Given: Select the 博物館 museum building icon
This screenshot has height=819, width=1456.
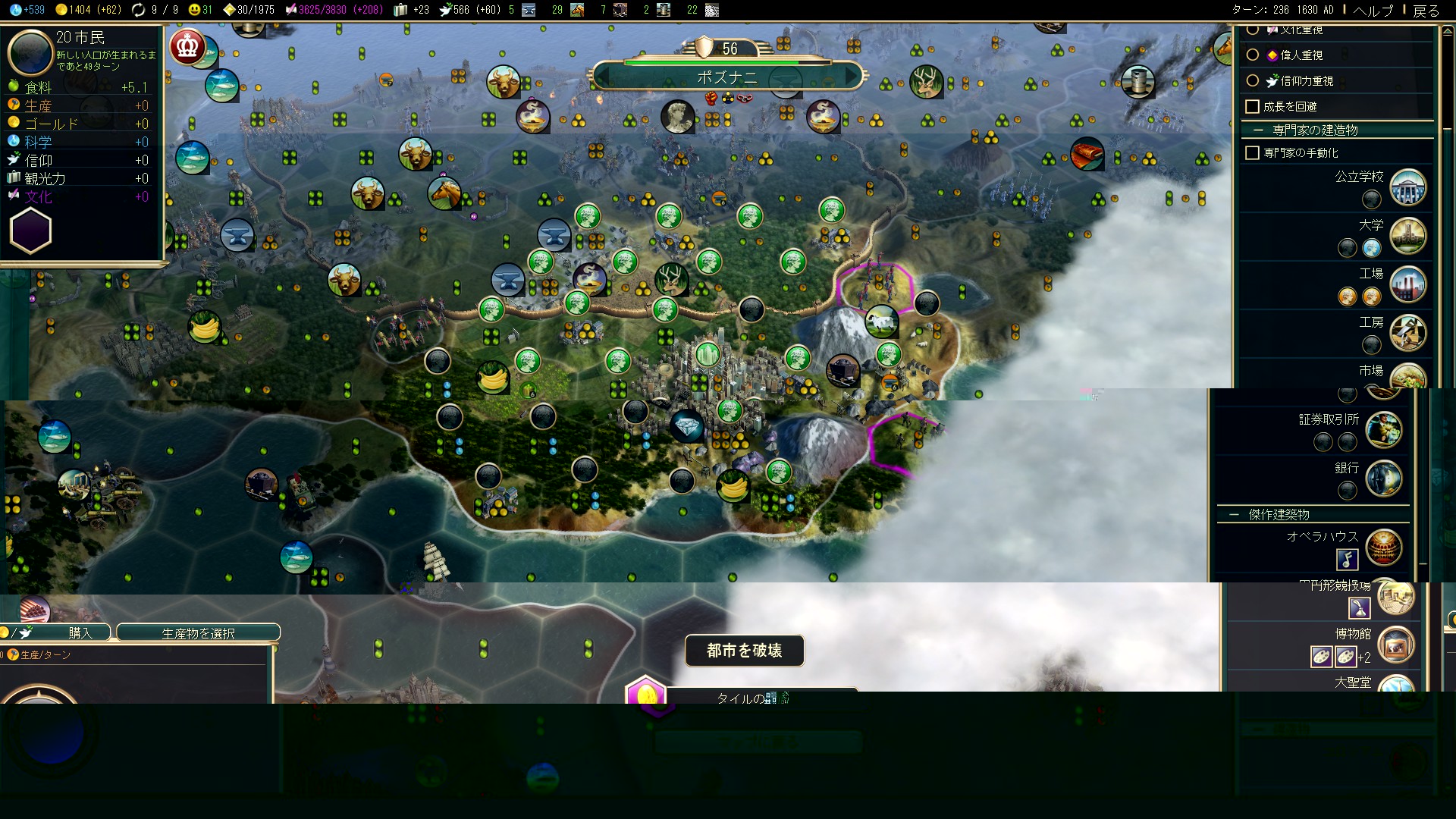Looking at the screenshot, I should pyautogui.click(x=1395, y=645).
